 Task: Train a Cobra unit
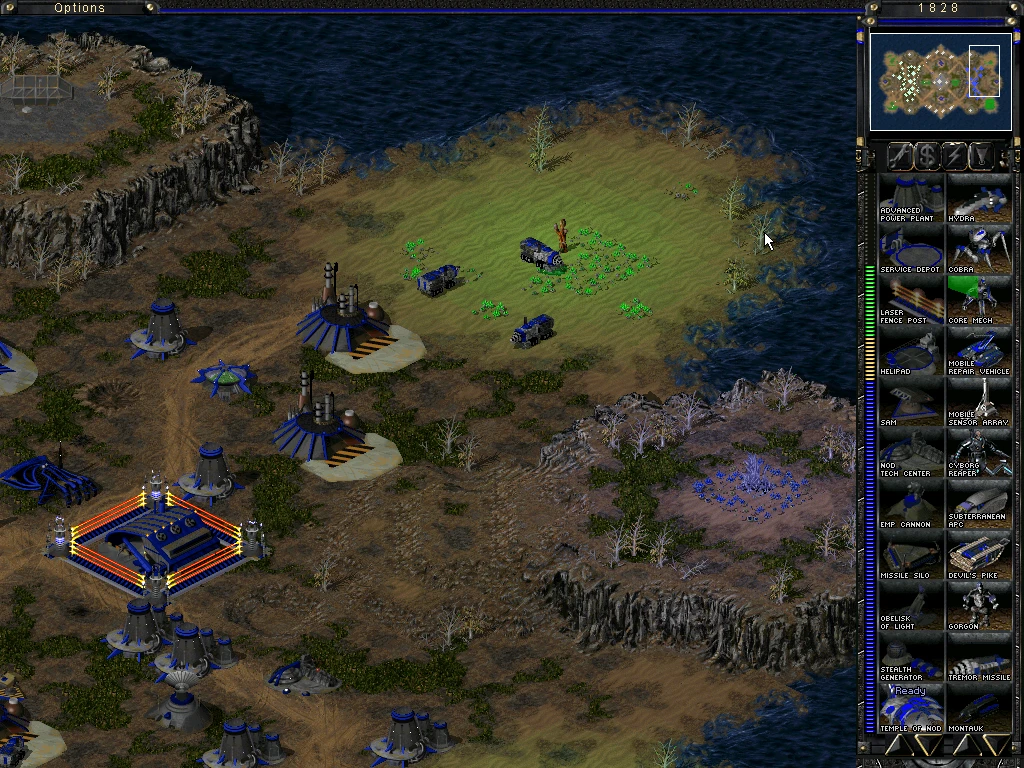979,250
